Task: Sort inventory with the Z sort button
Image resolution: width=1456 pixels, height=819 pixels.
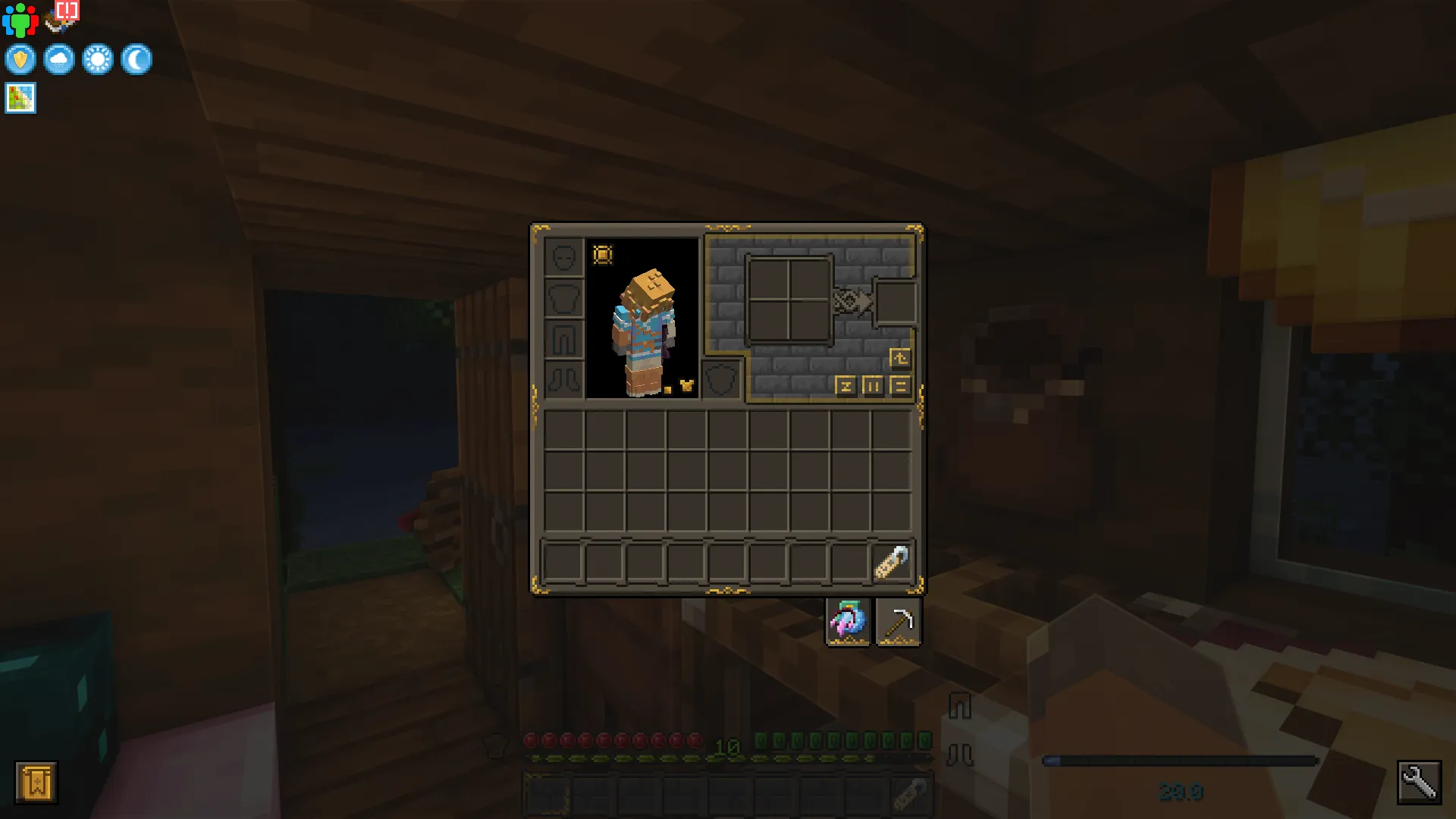Action: coord(847,386)
